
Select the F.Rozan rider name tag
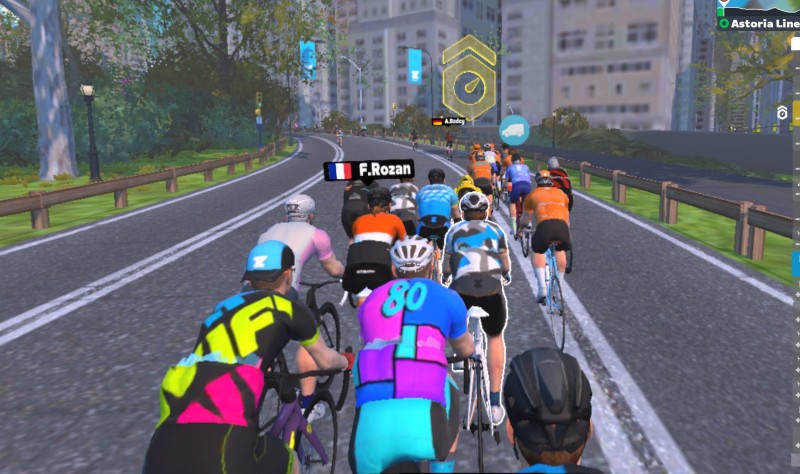[368, 170]
